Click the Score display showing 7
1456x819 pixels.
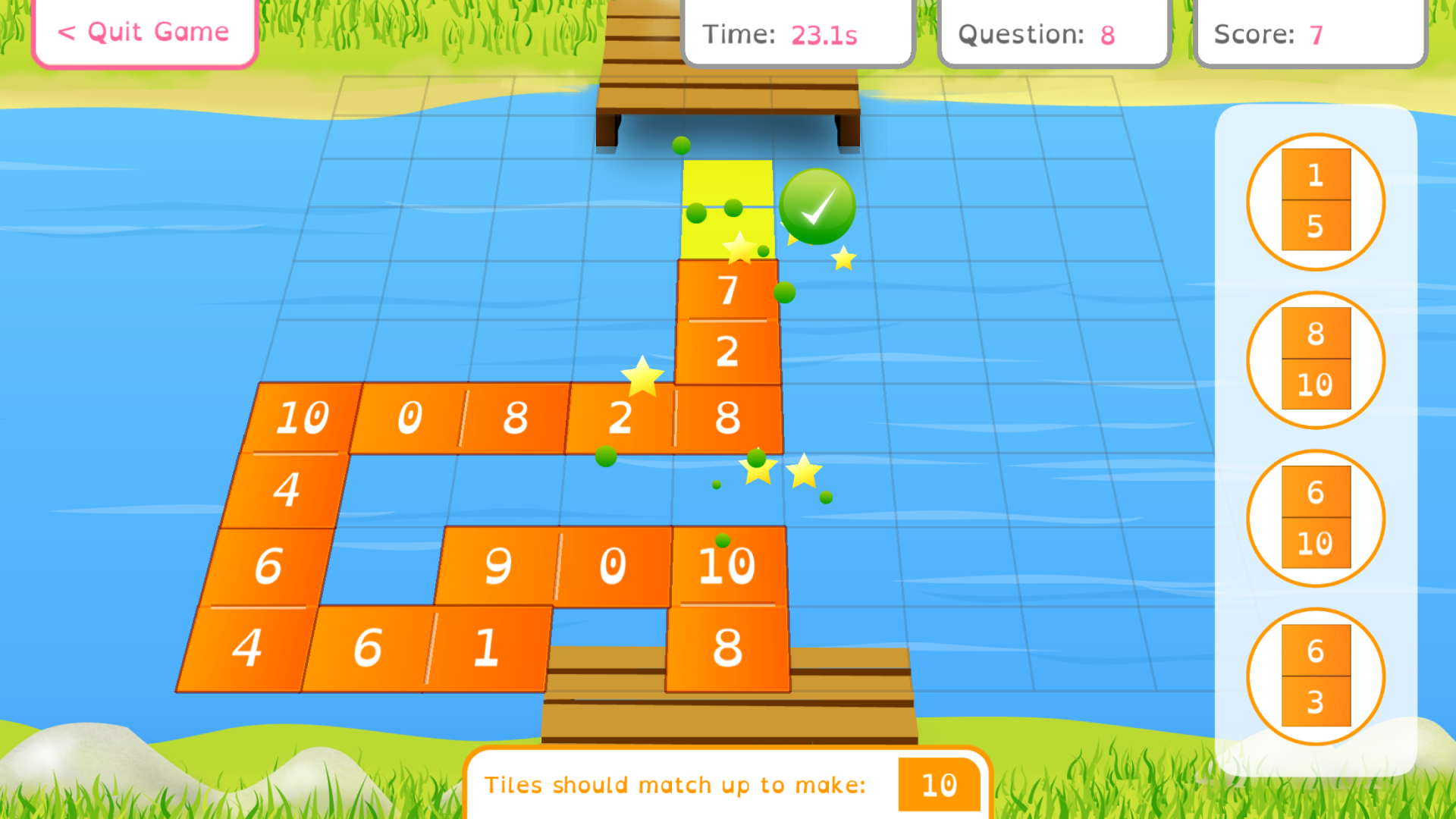(x=1308, y=33)
